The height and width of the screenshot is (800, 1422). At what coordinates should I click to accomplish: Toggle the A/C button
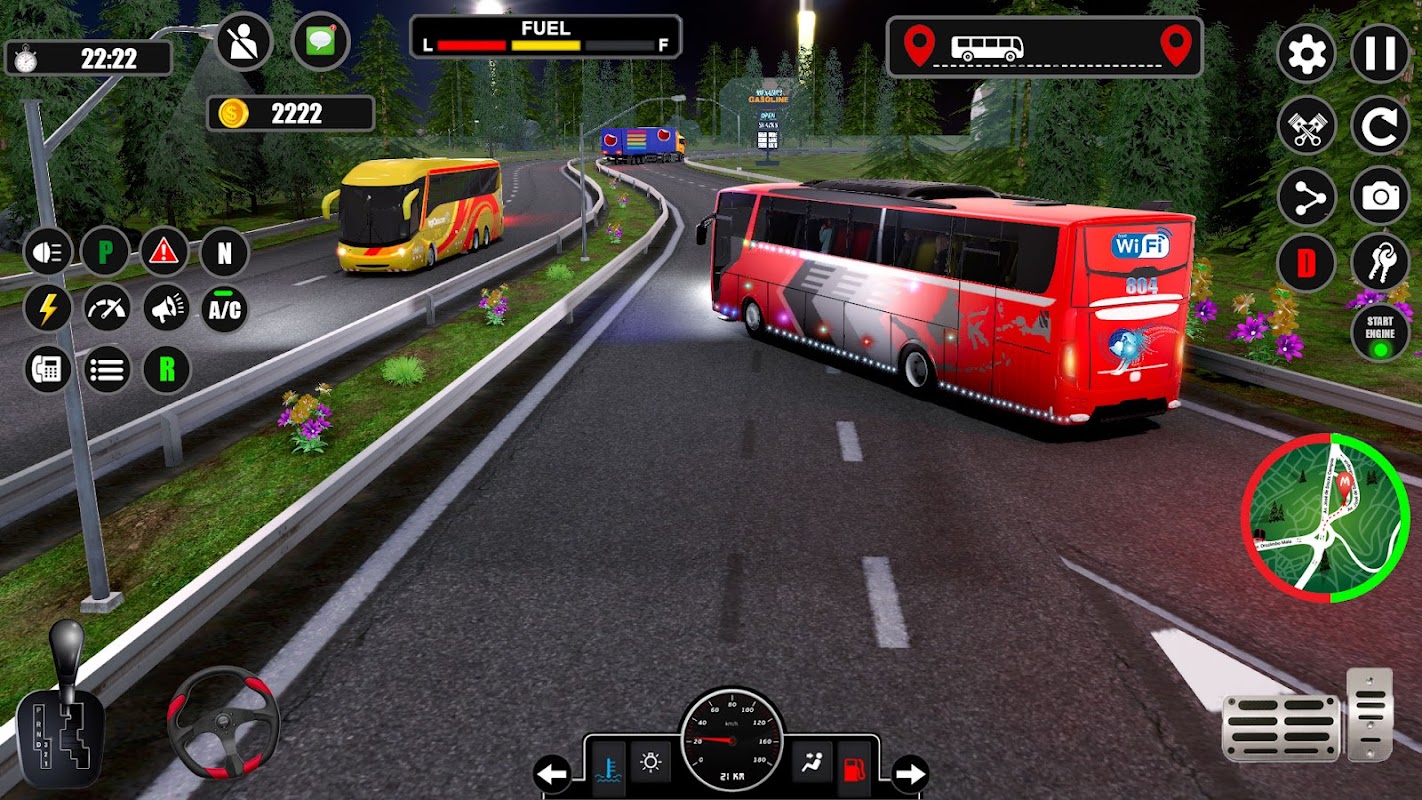[224, 309]
